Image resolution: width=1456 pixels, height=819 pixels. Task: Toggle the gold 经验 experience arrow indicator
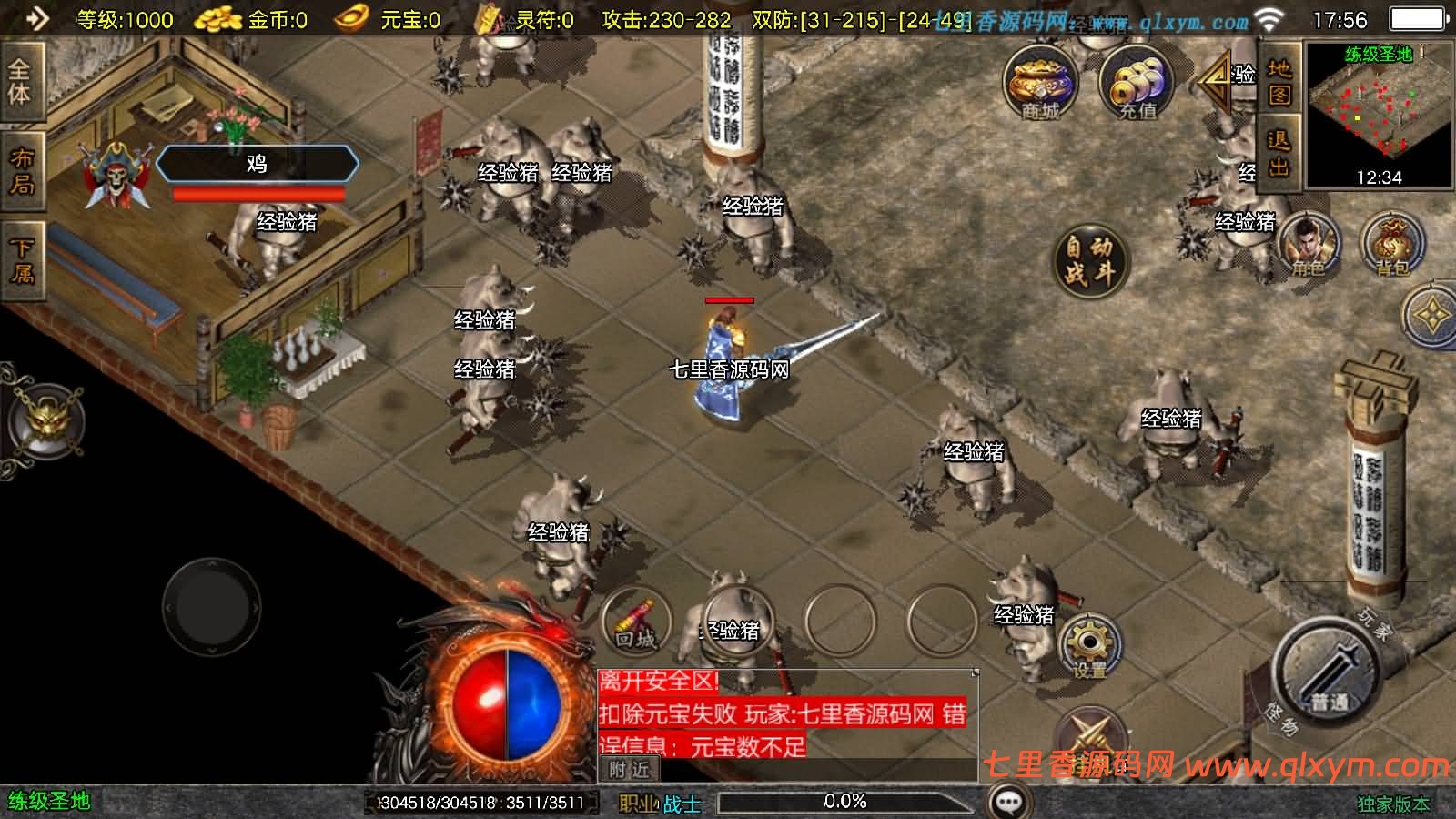[x=1215, y=84]
